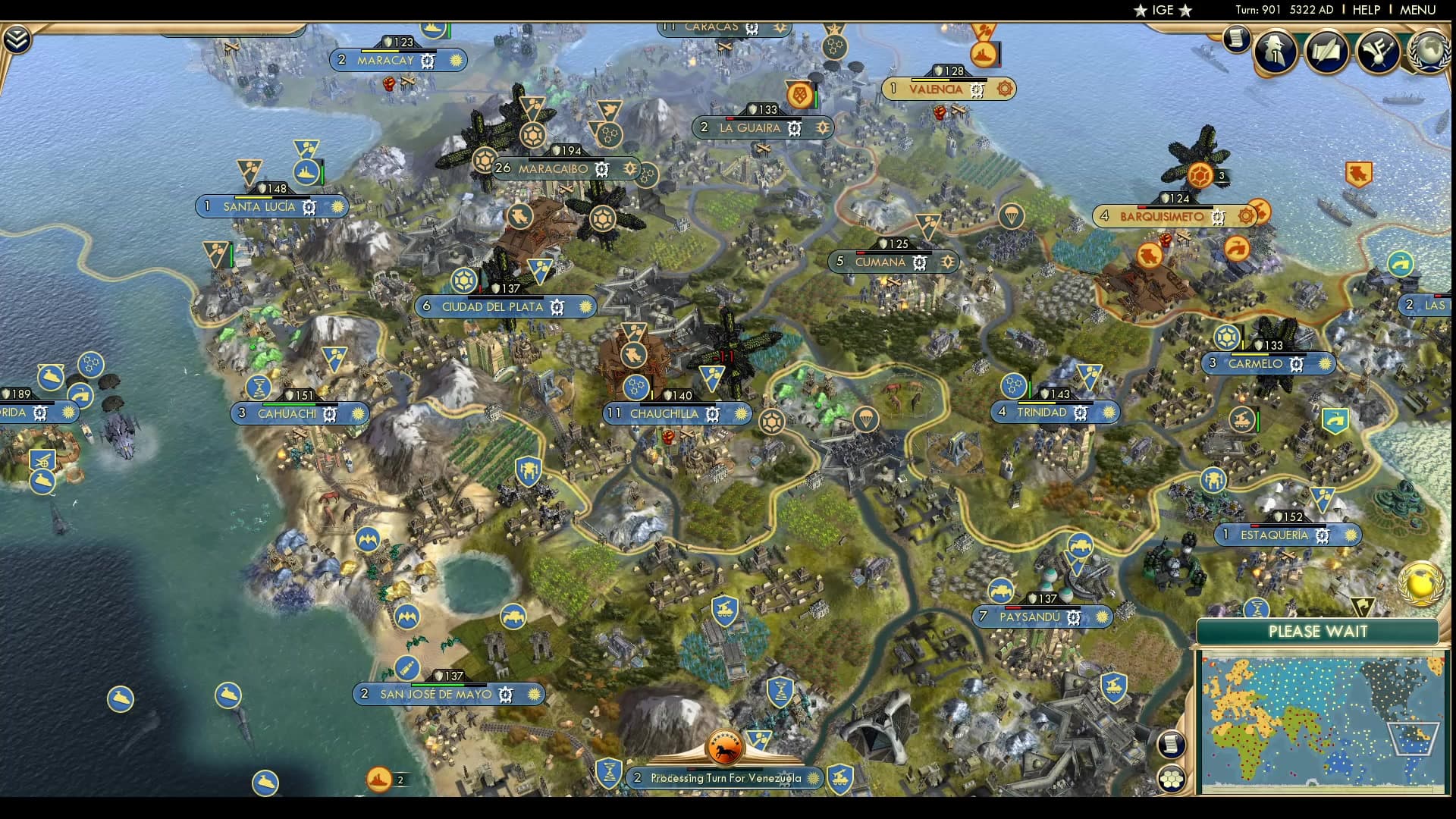This screenshot has height=819, width=1456.
Task: Select the Estaquería city banner
Action: click(1274, 535)
